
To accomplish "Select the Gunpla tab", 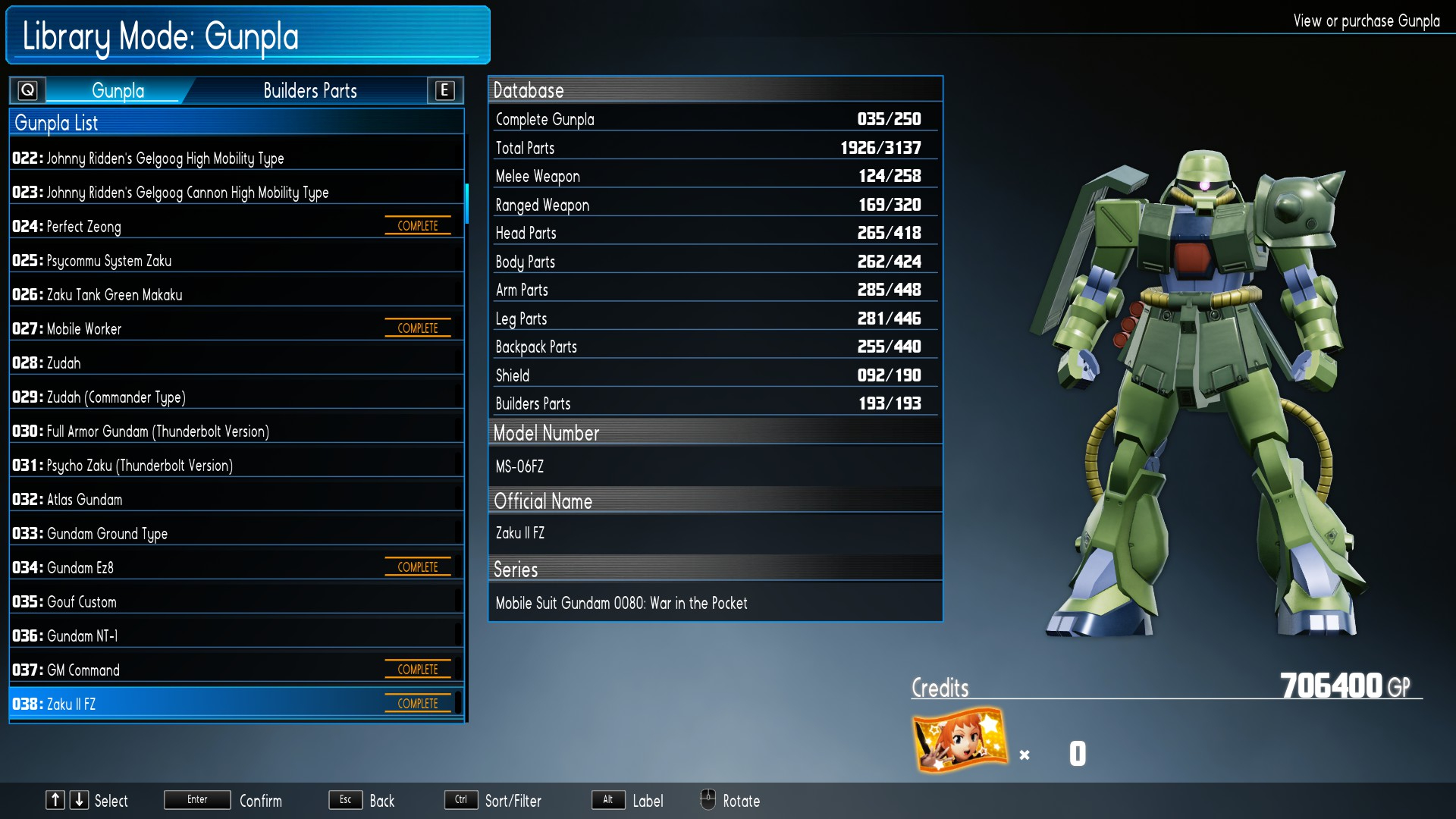I will click(118, 91).
